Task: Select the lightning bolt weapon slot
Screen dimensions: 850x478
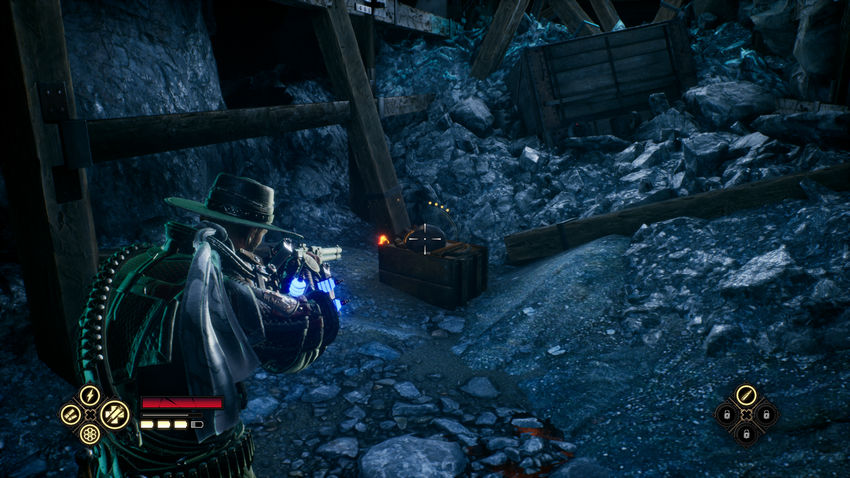Action: click(x=90, y=394)
